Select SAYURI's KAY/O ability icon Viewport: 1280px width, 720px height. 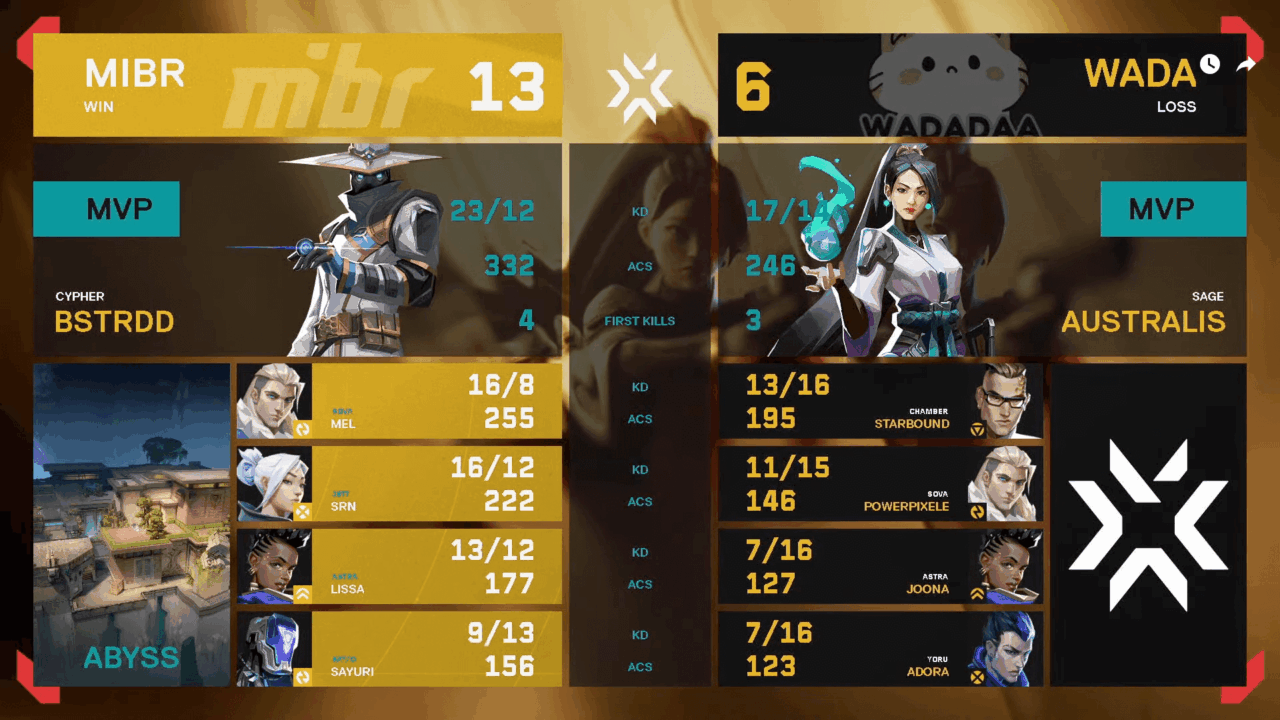click(x=305, y=675)
